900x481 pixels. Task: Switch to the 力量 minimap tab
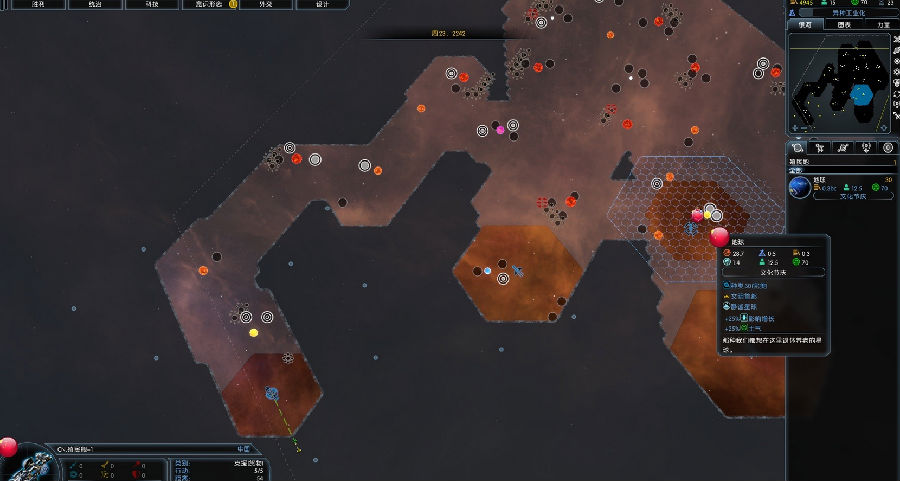point(882,25)
